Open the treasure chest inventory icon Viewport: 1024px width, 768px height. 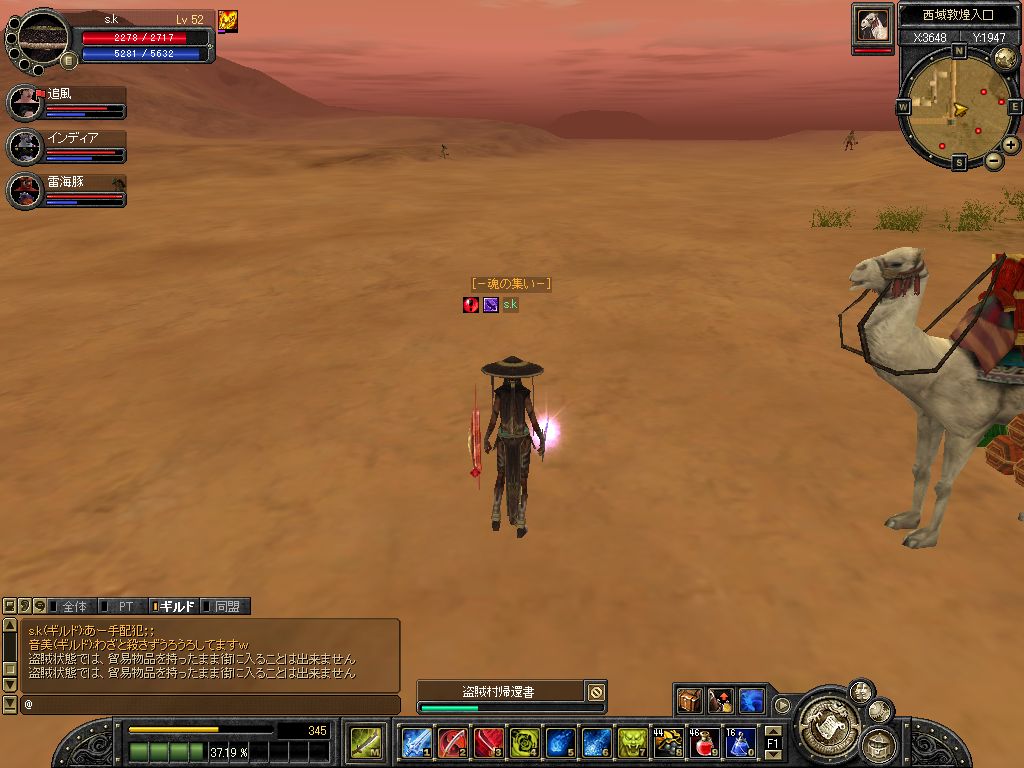690,700
